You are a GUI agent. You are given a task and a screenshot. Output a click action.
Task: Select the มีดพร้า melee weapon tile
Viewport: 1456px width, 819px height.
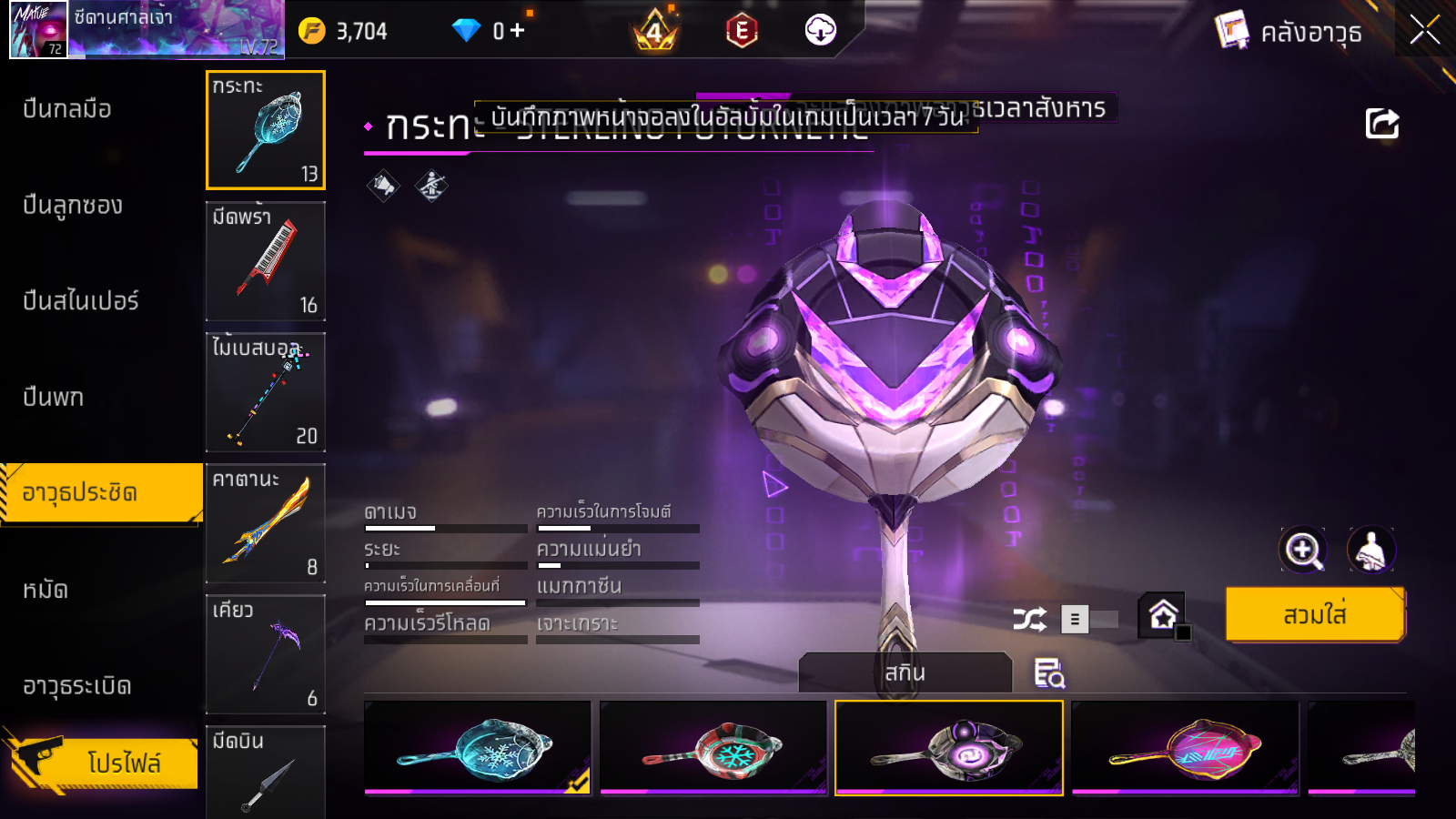click(266, 261)
